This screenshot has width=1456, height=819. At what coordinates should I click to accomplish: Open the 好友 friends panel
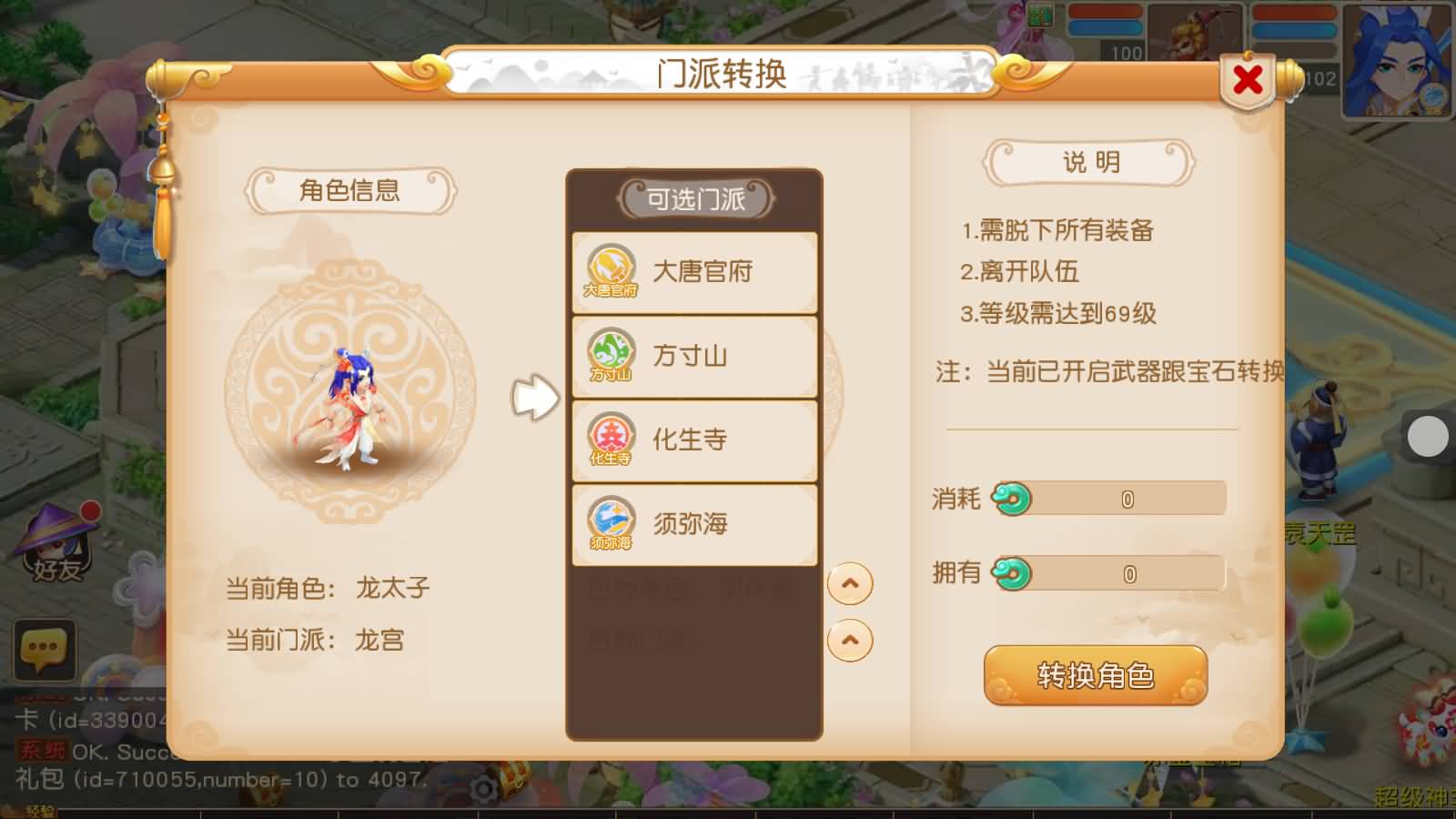pyautogui.click(x=56, y=546)
